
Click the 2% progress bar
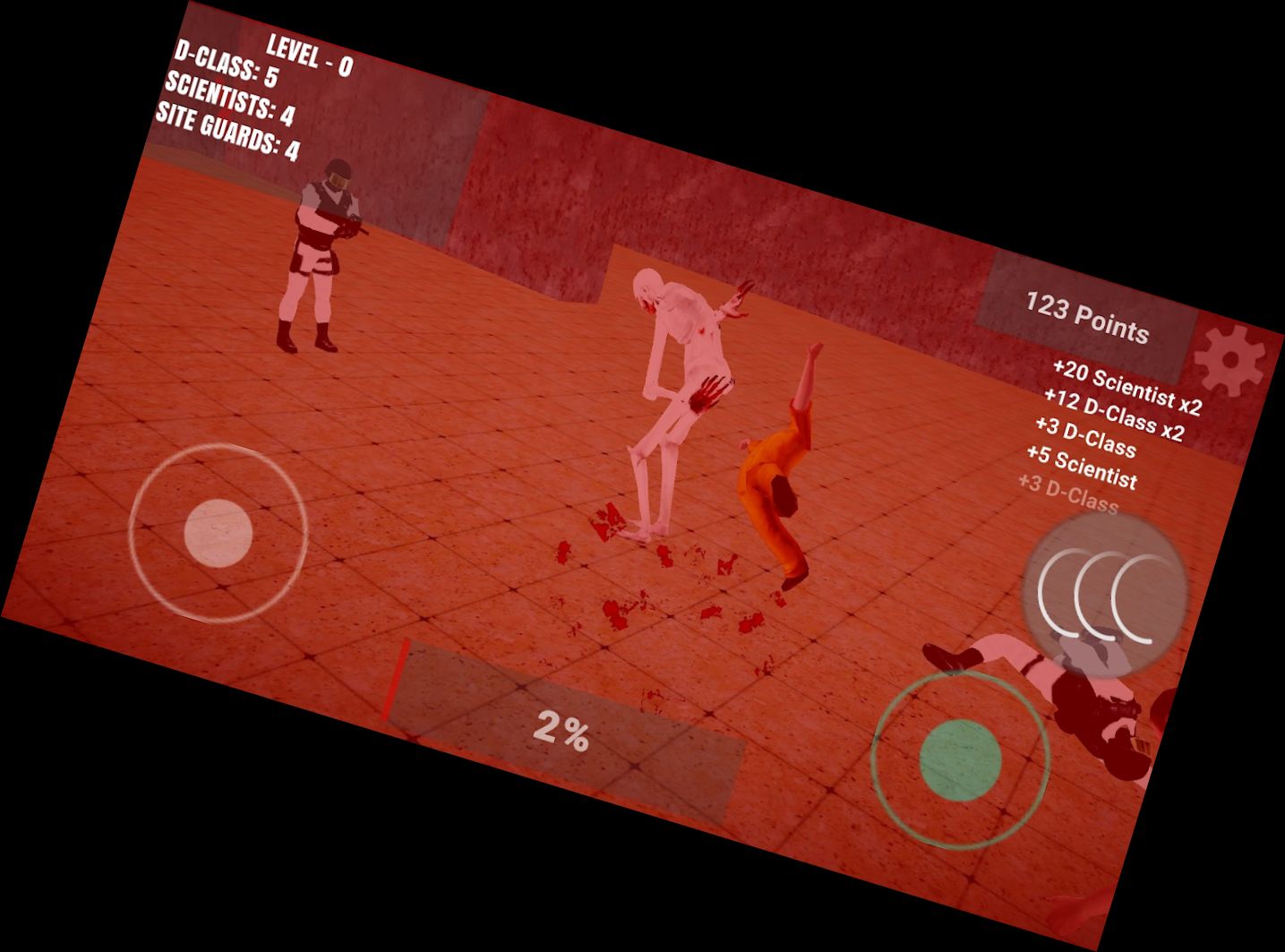pos(562,727)
